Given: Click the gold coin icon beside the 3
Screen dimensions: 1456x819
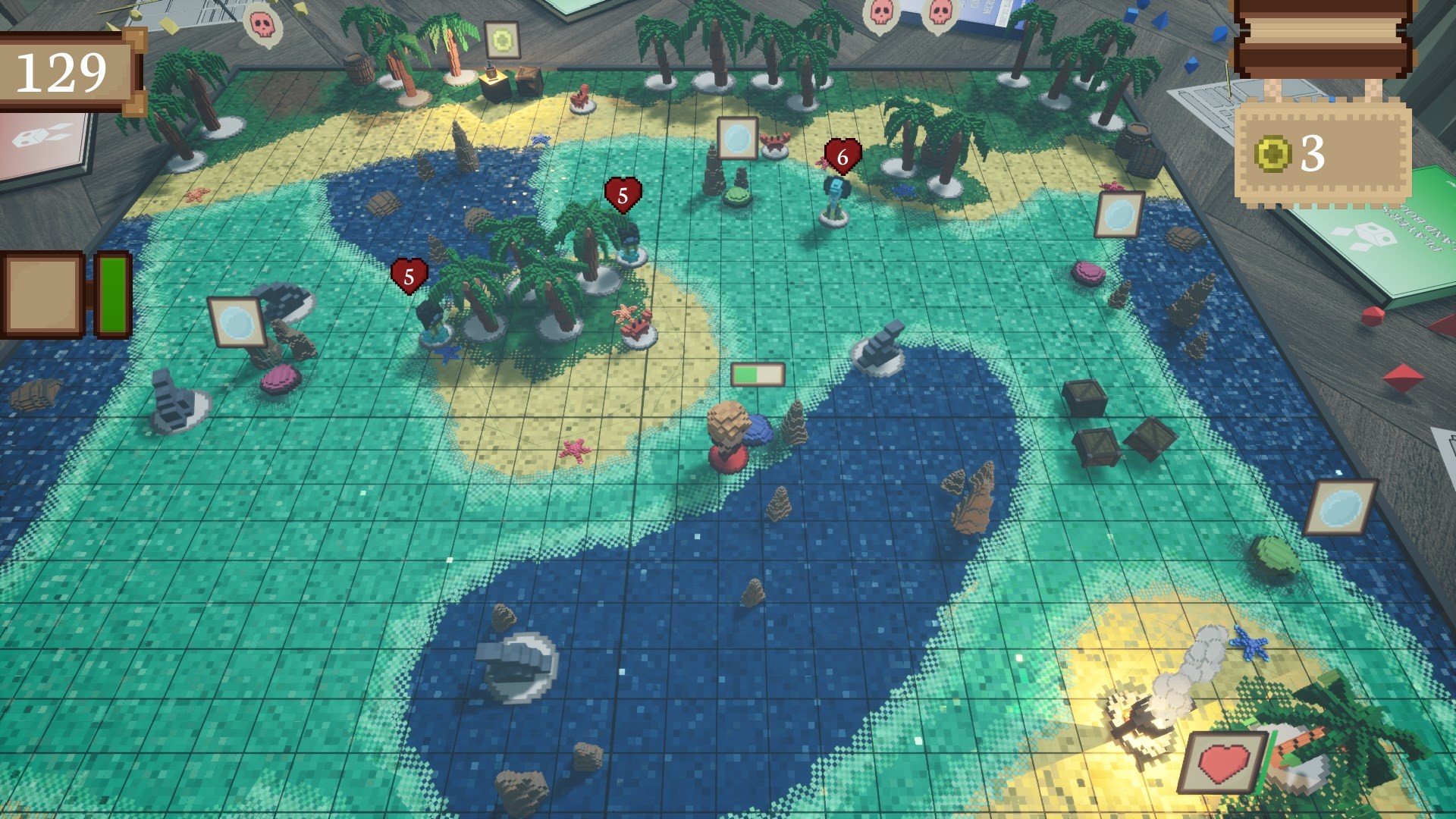Looking at the screenshot, I should (x=1275, y=154).
